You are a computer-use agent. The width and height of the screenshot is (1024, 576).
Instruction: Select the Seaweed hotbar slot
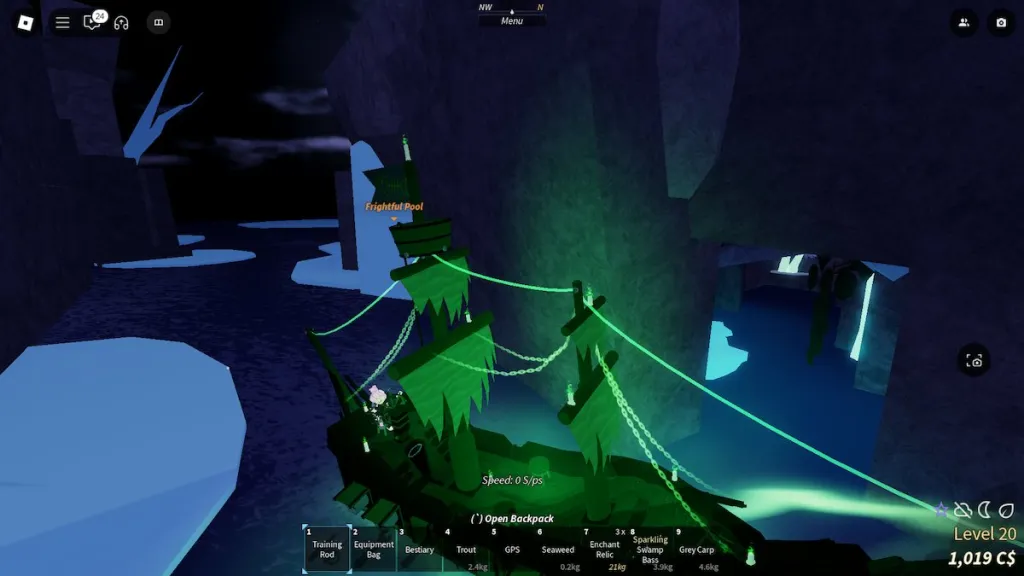(x=558, y=549)
